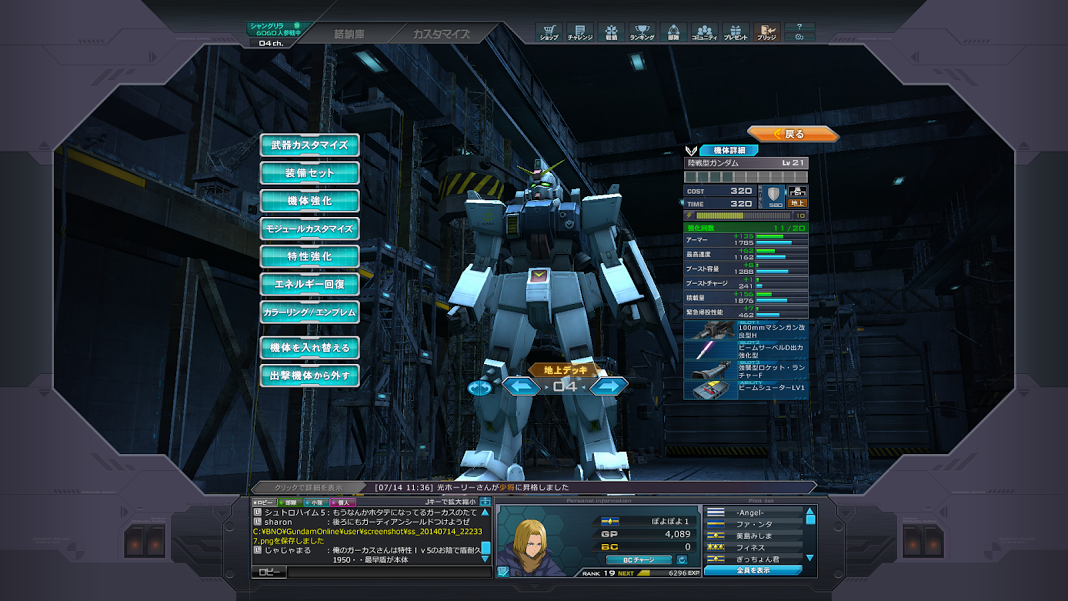Select the 100mmマシンガン改良型H weapon slot
Screen dimensions: 1068x601
point(746,329)
